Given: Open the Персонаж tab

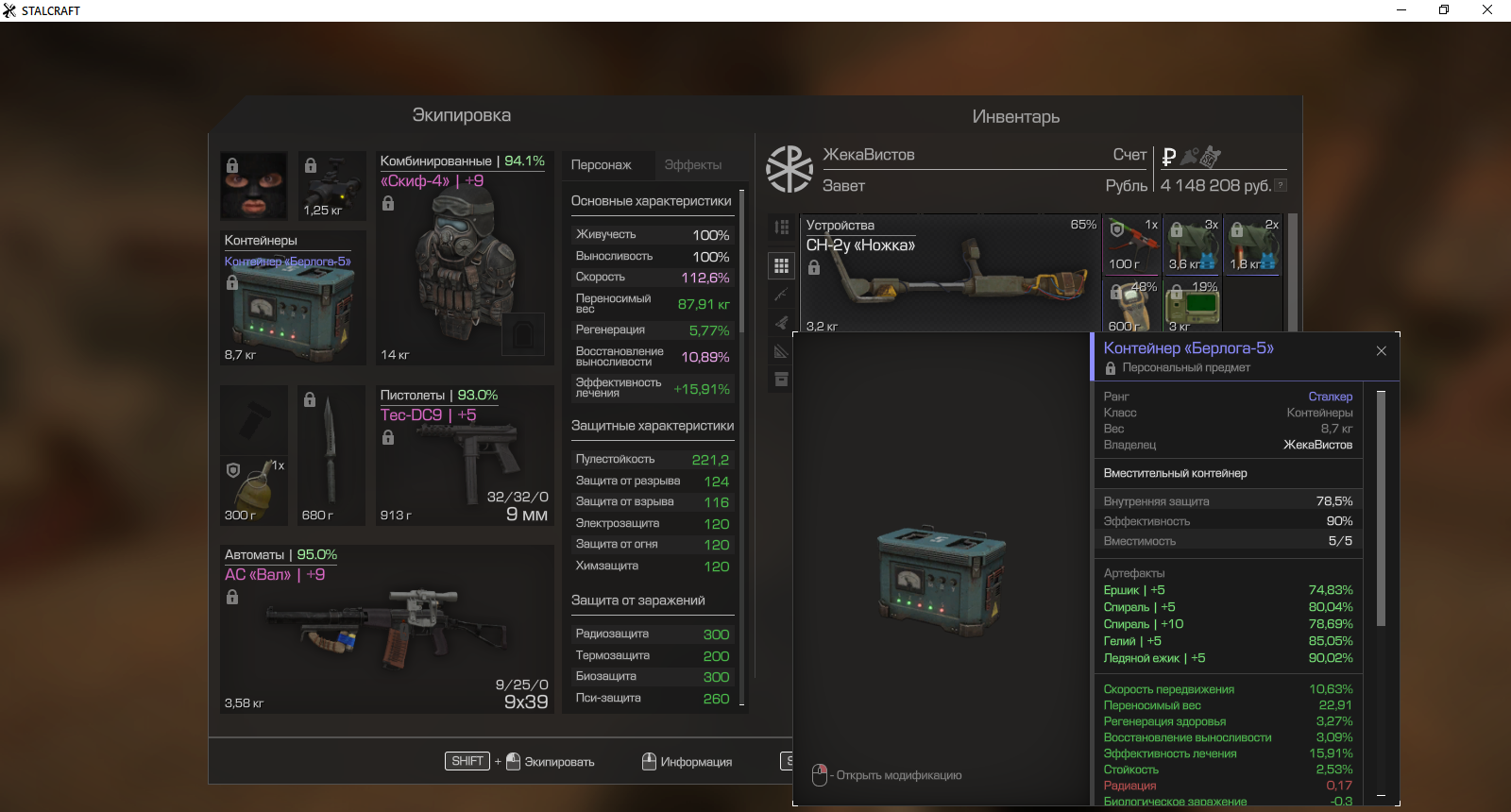Looking at the screenshot, I should [601, 165].
